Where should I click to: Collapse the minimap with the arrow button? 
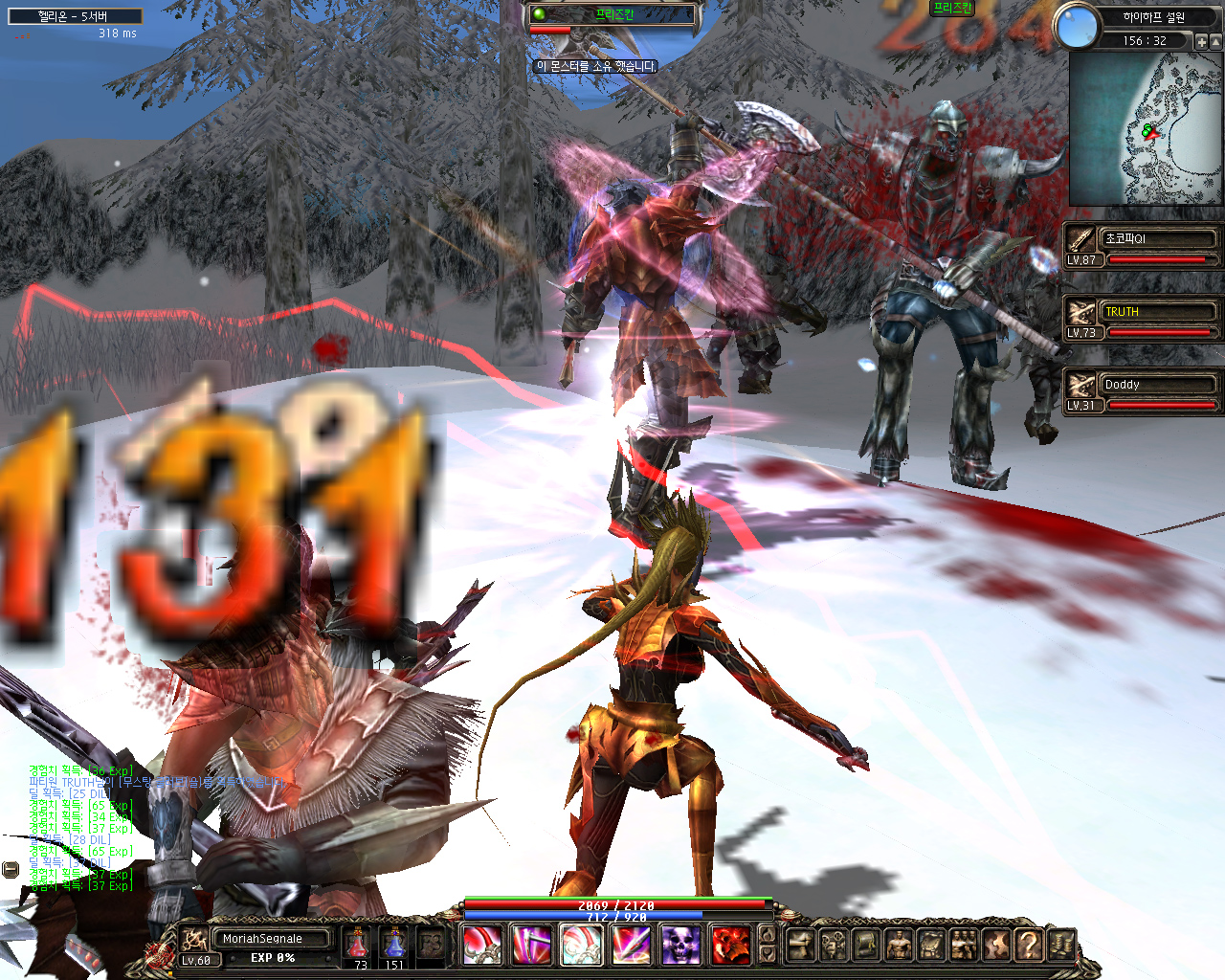click(1217, 42)
